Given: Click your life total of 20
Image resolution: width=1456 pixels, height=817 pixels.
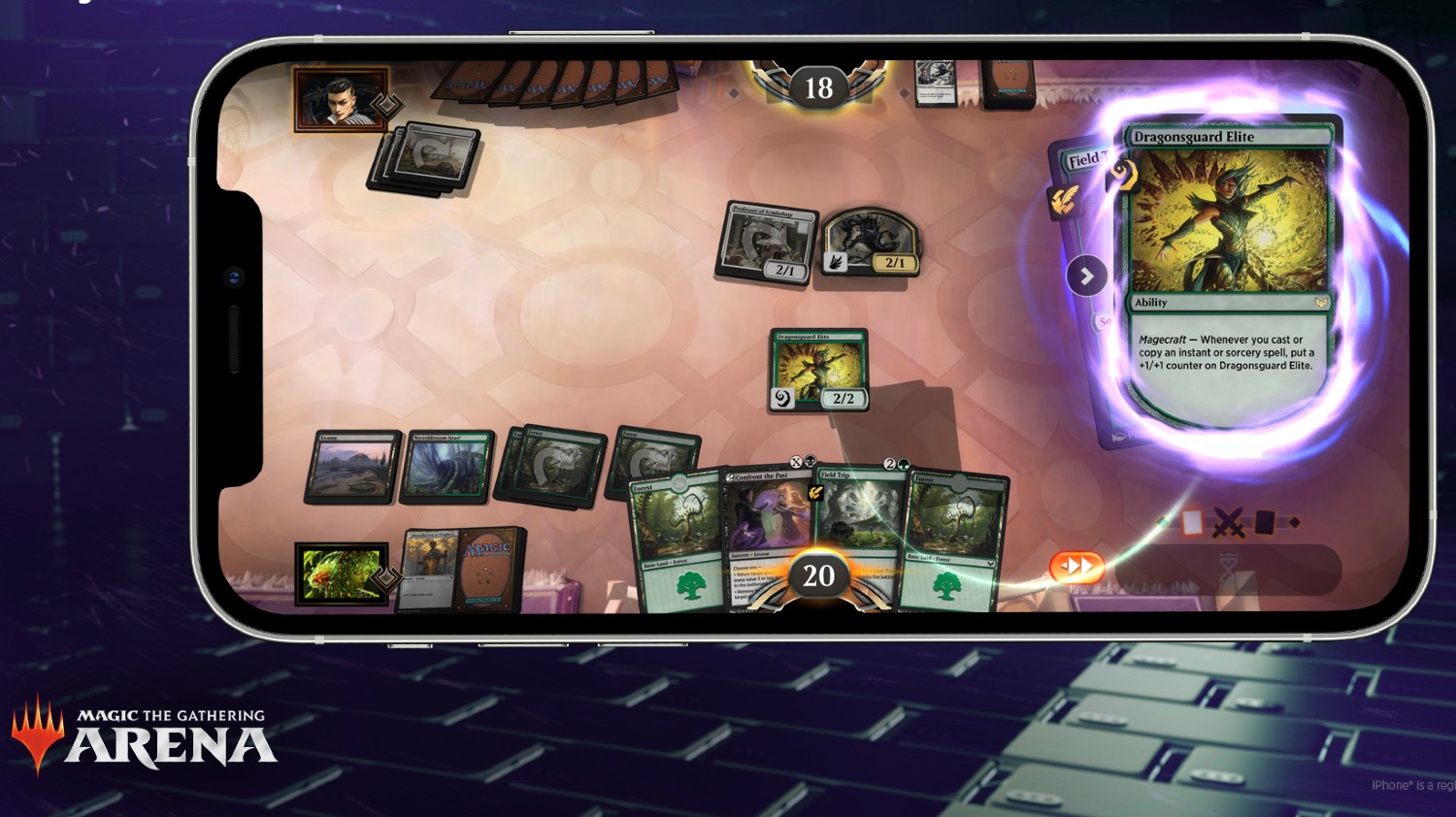Looking at the screenshot, I should pyautogui.click(x=818, y=575).
